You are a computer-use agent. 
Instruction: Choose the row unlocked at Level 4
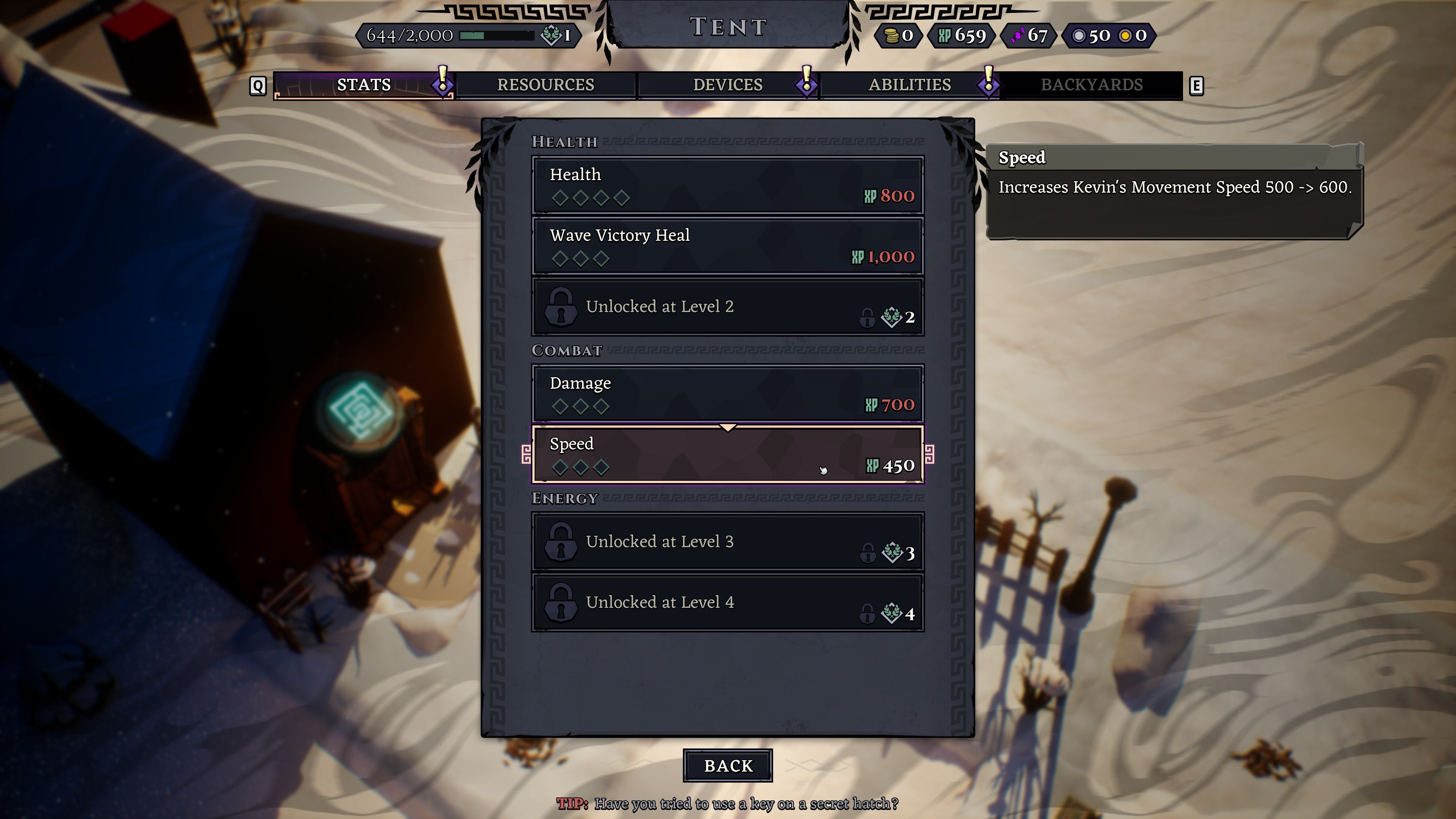728,602
